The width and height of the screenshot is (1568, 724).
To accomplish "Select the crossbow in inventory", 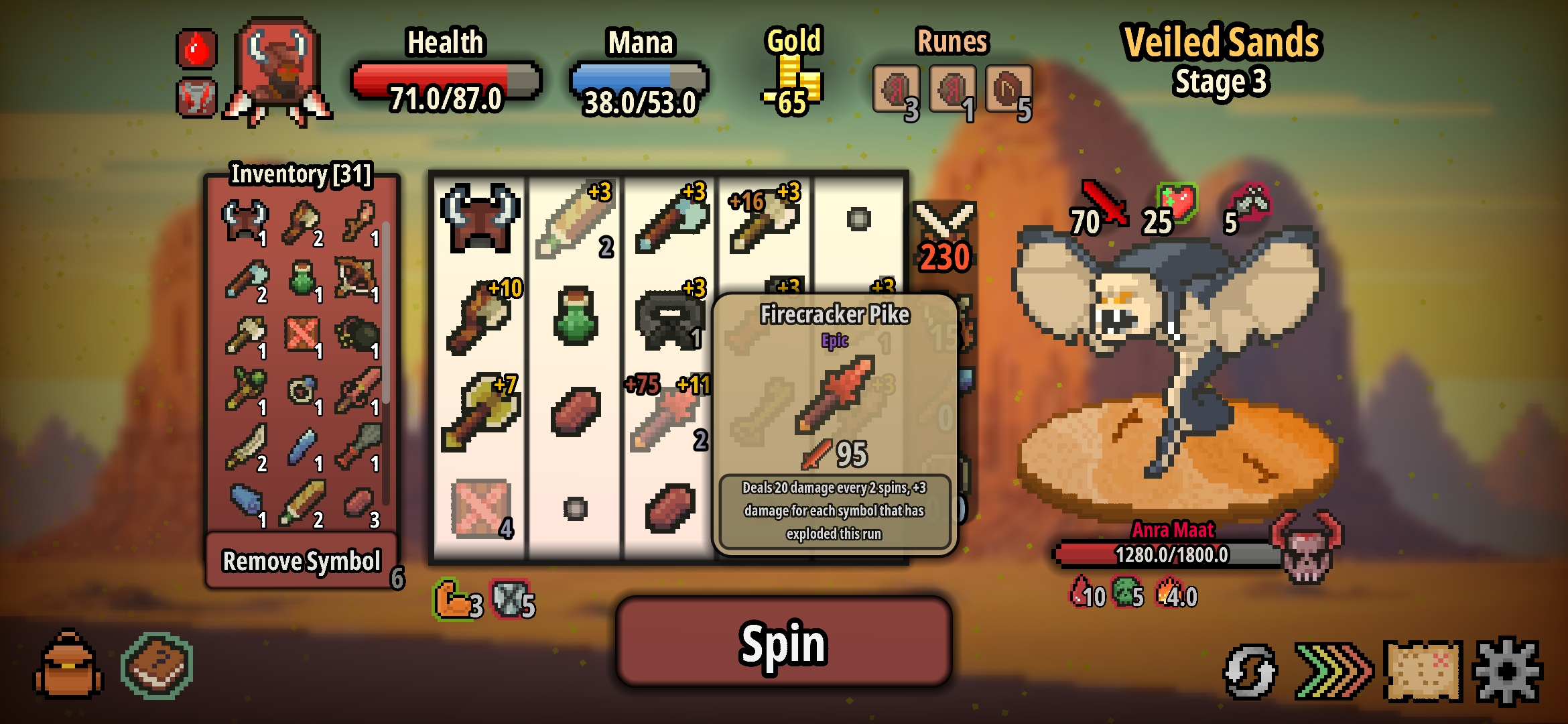I will pyautogui.click(x=356, y=276).
